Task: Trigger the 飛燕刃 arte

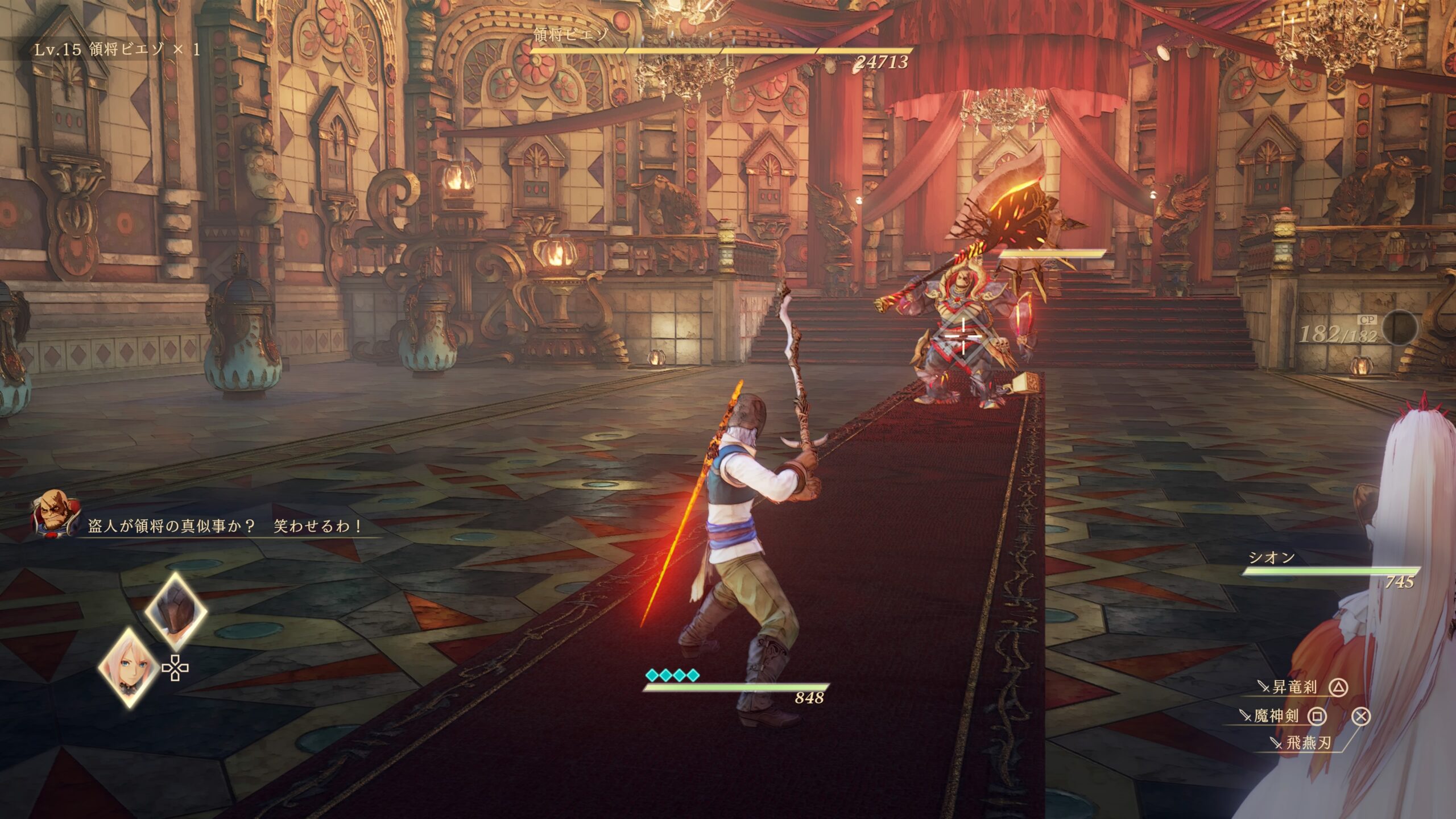Action: click(1308, 743)
